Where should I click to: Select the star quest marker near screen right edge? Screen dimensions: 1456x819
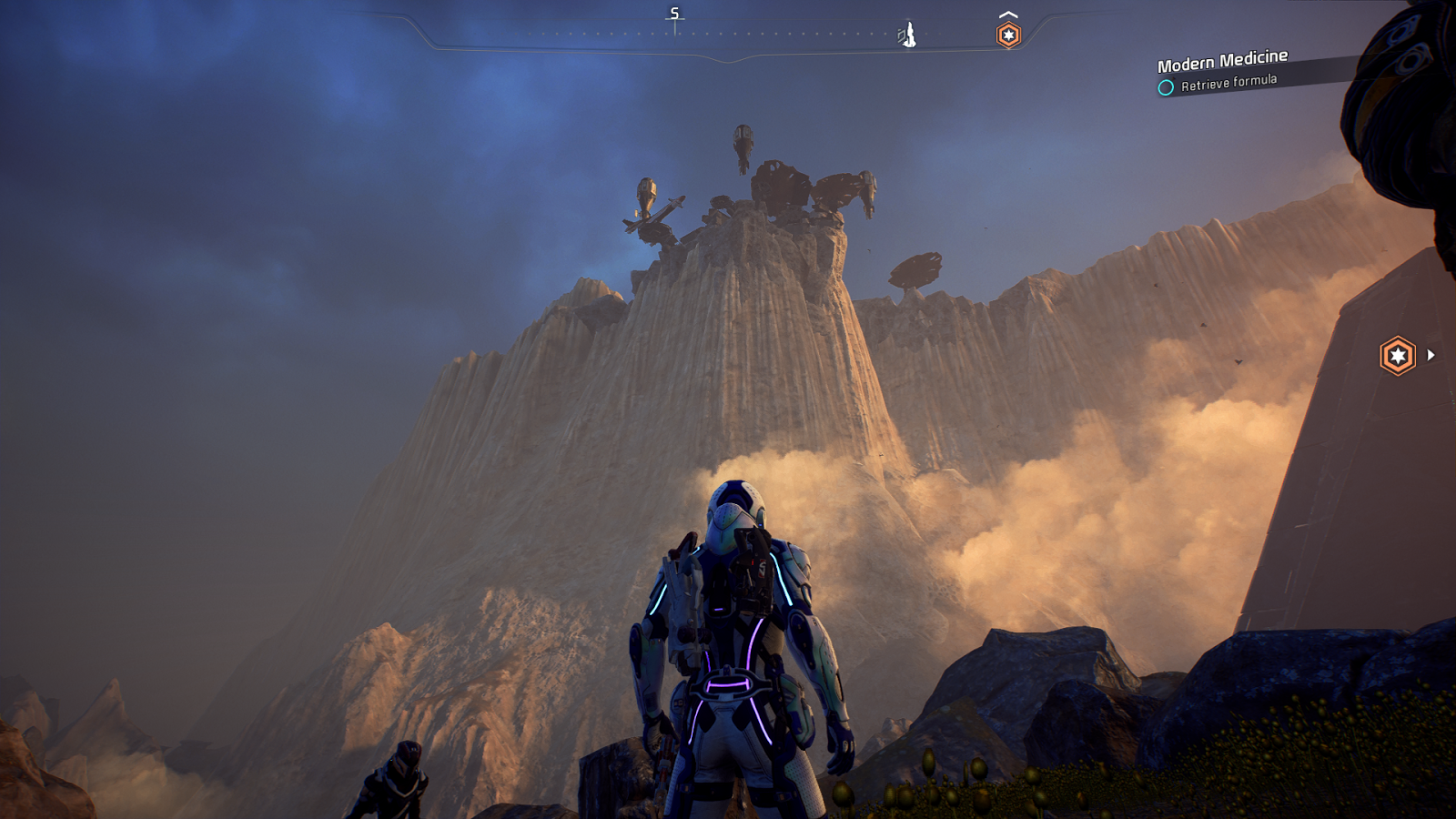pyautogui.click(x=1399, y=354)
